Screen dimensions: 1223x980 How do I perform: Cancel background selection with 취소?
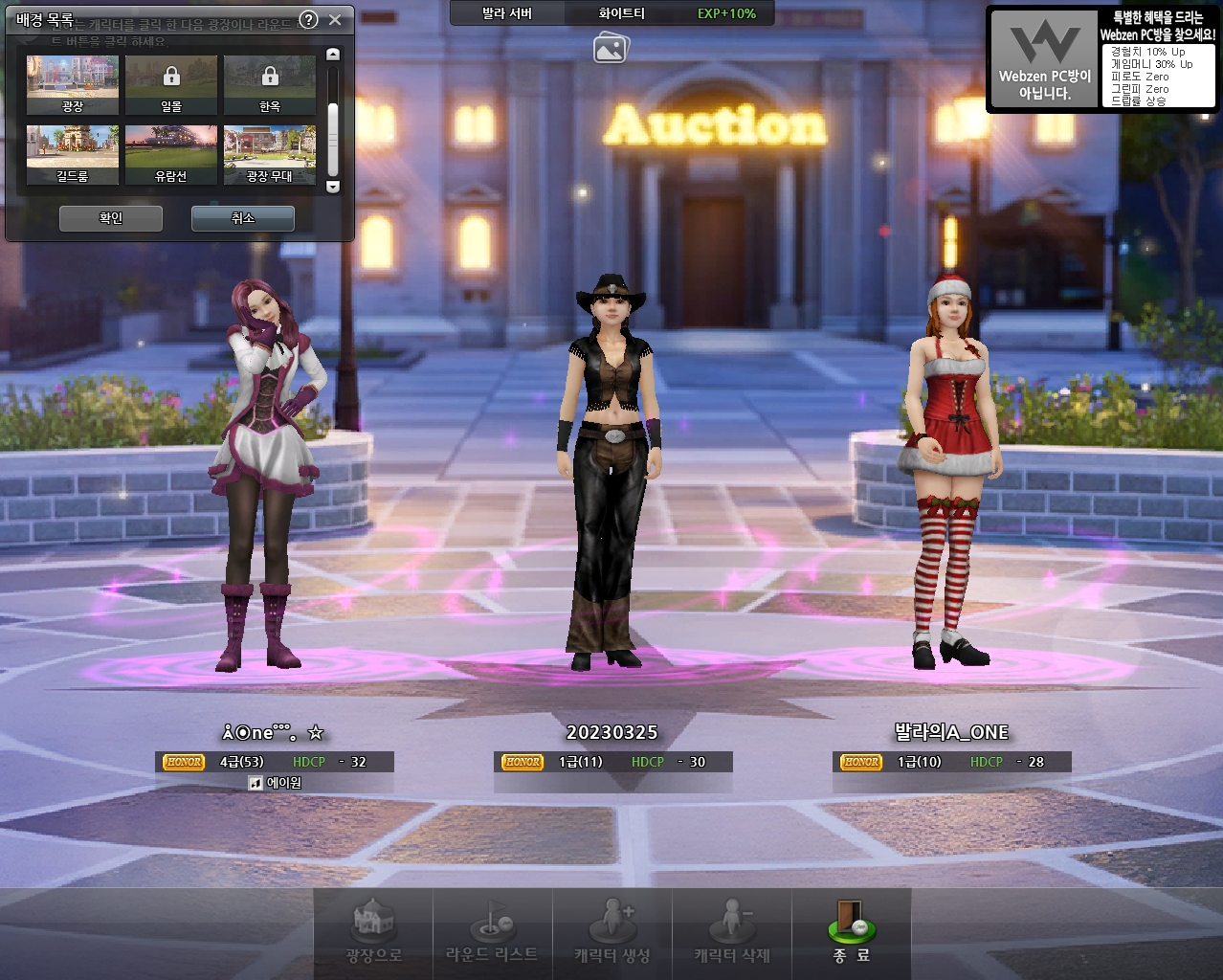[x=243, y=218]
